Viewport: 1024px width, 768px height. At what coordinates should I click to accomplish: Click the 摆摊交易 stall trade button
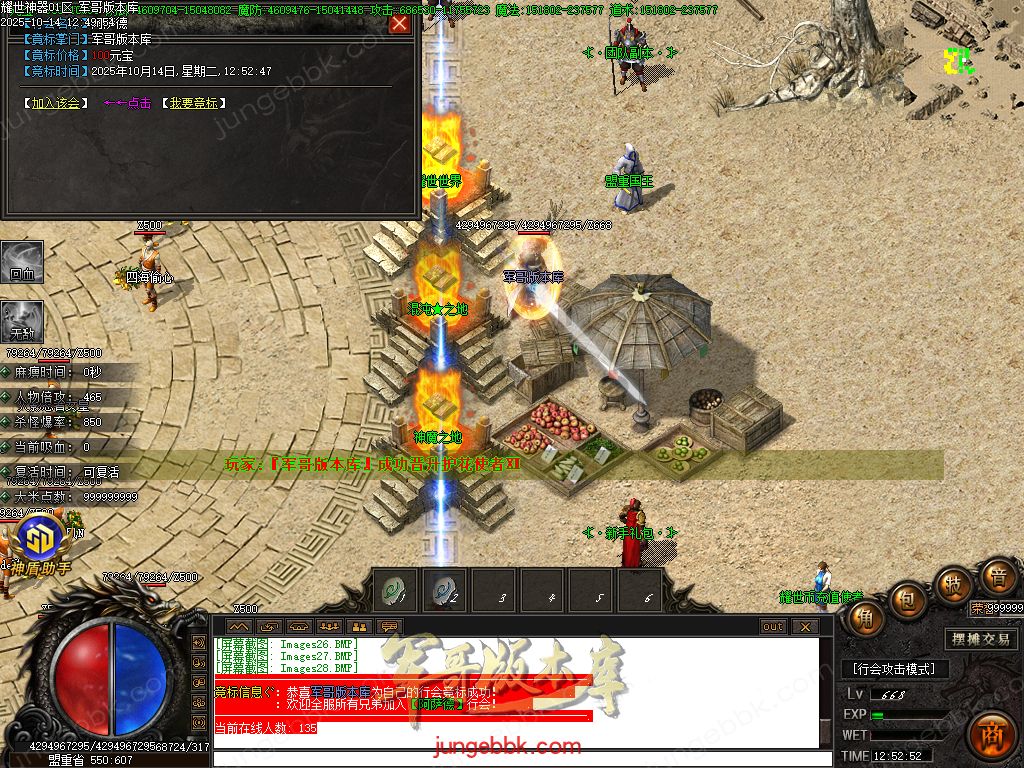point(980,639)
